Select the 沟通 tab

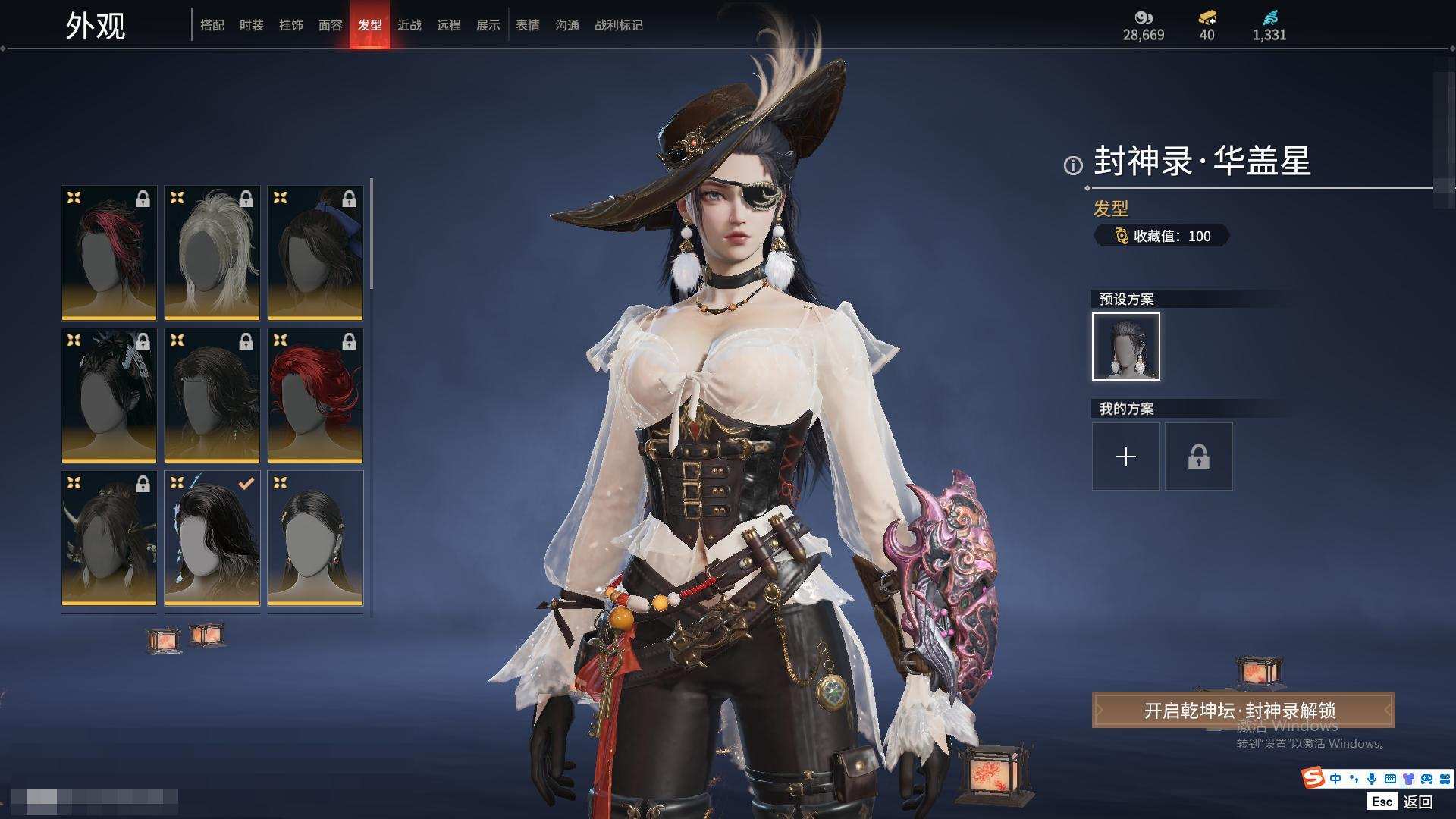point(566,25)
